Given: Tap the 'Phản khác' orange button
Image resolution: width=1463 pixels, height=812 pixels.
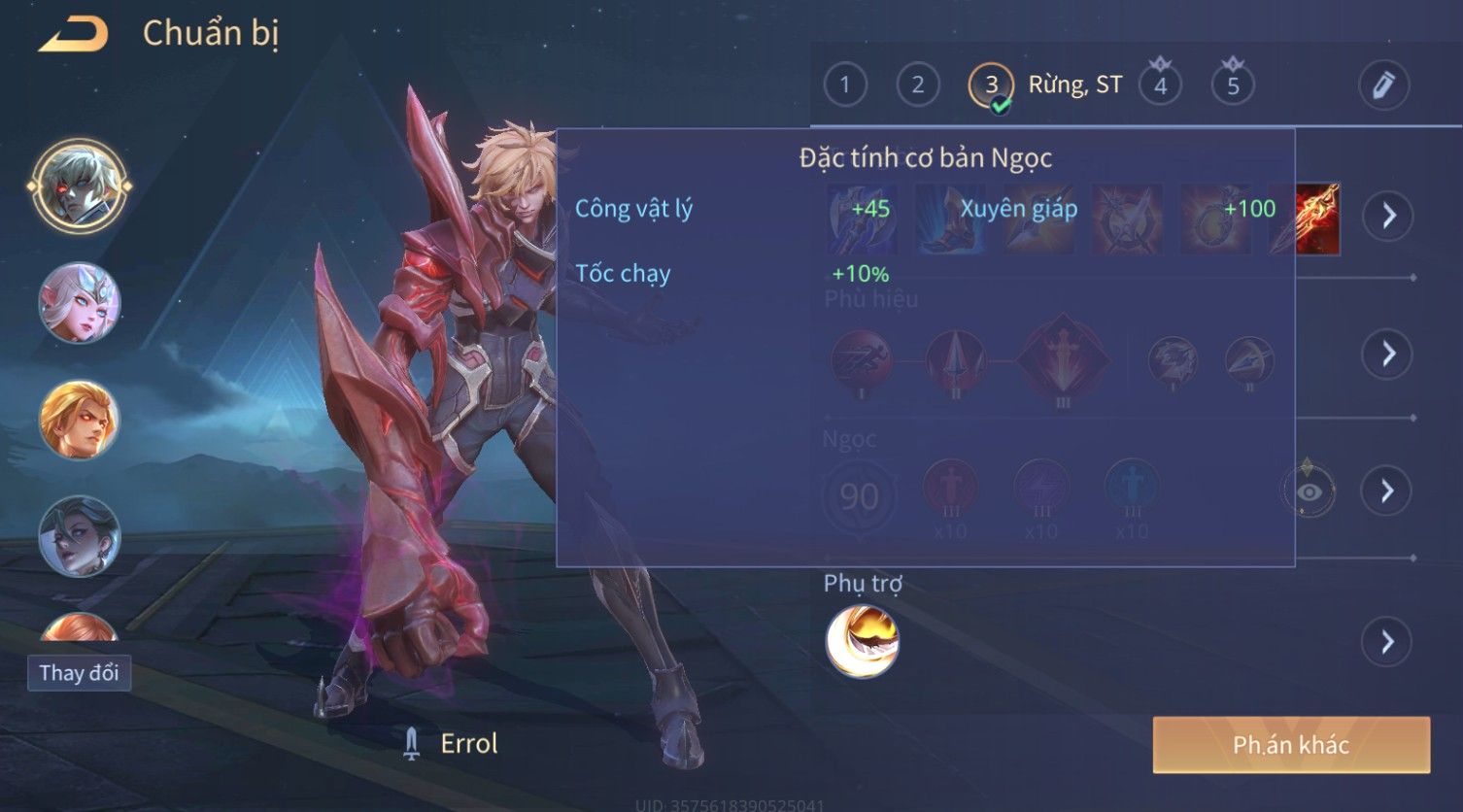Looking at the screenshot, I should (x=1291, y=745).
